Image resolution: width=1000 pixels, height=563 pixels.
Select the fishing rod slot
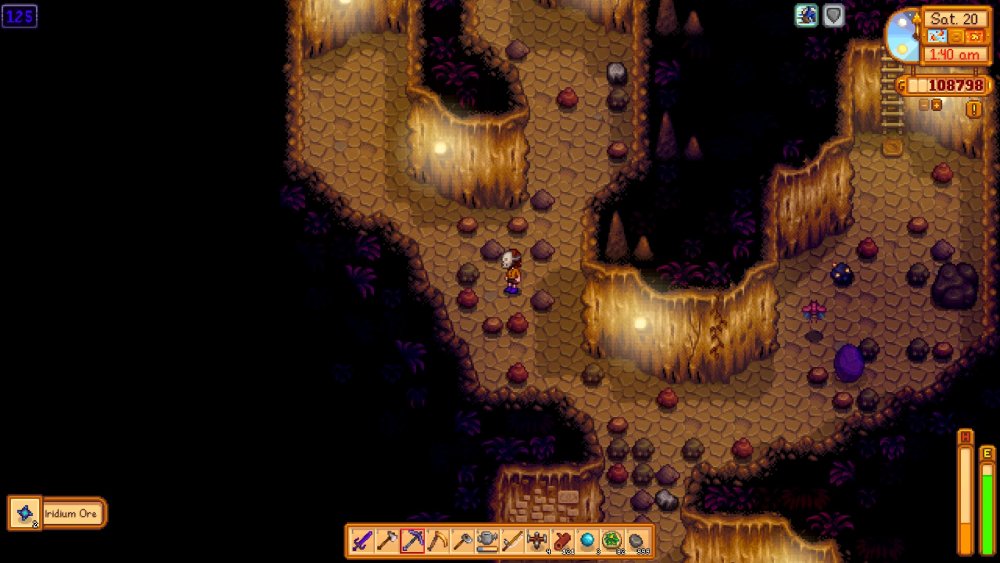(x=512, y=541)
